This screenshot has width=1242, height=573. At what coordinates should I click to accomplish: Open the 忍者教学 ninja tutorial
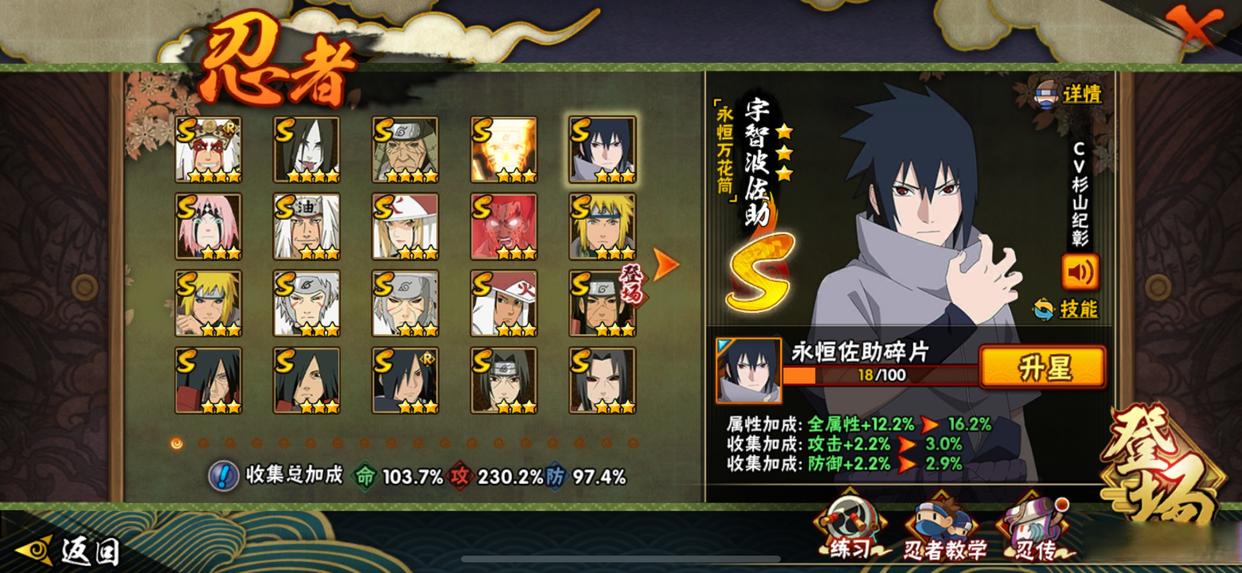click(x=945, y=531)
